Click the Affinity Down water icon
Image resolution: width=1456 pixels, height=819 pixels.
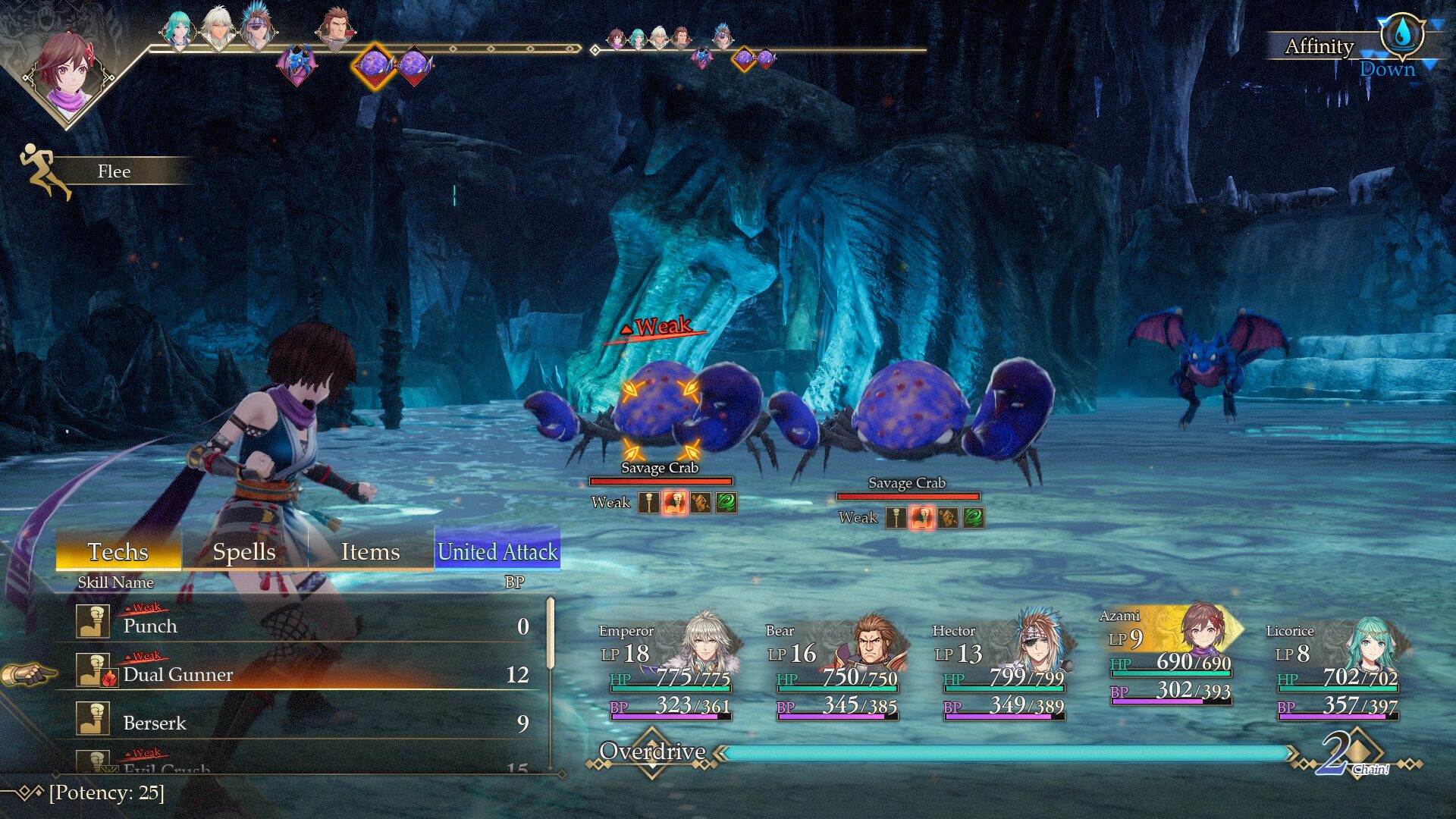pos(1402,34)
